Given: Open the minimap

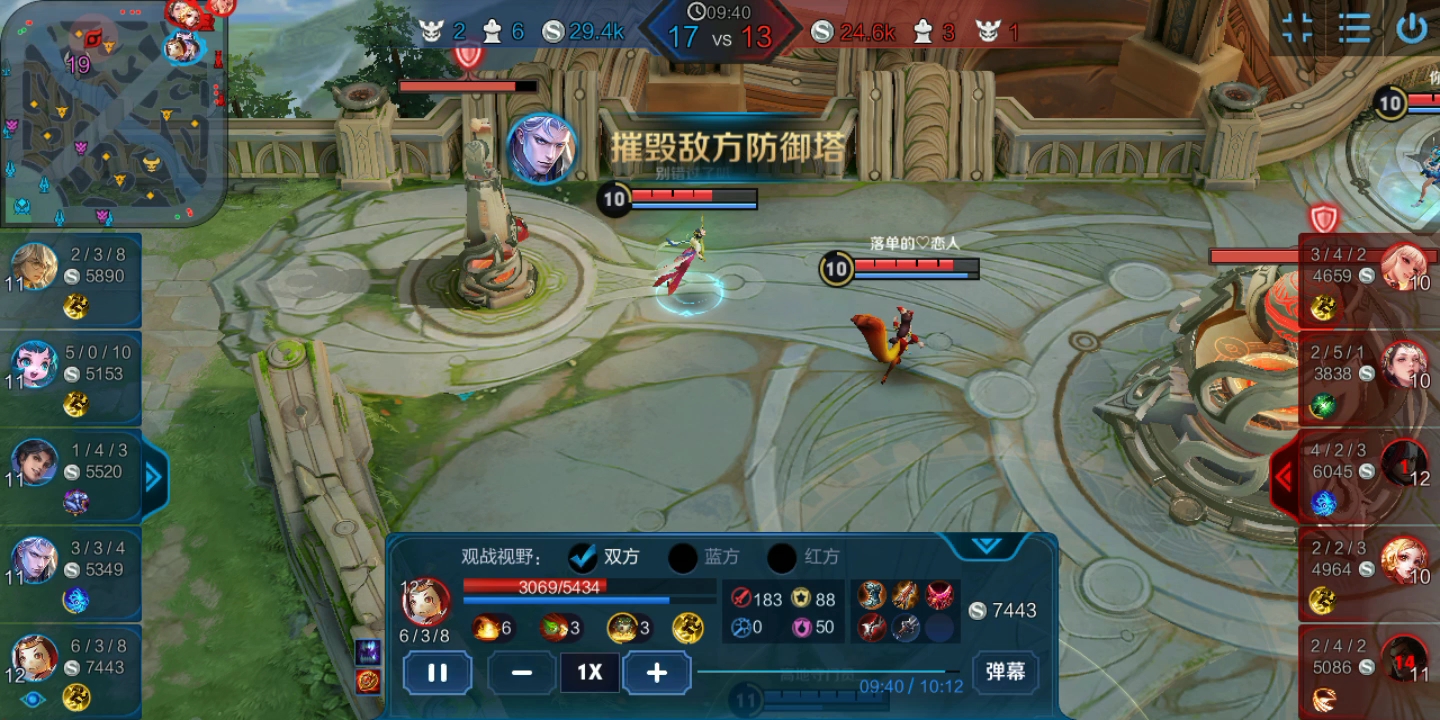Looking at the screenshot, I should click(112, 112).
